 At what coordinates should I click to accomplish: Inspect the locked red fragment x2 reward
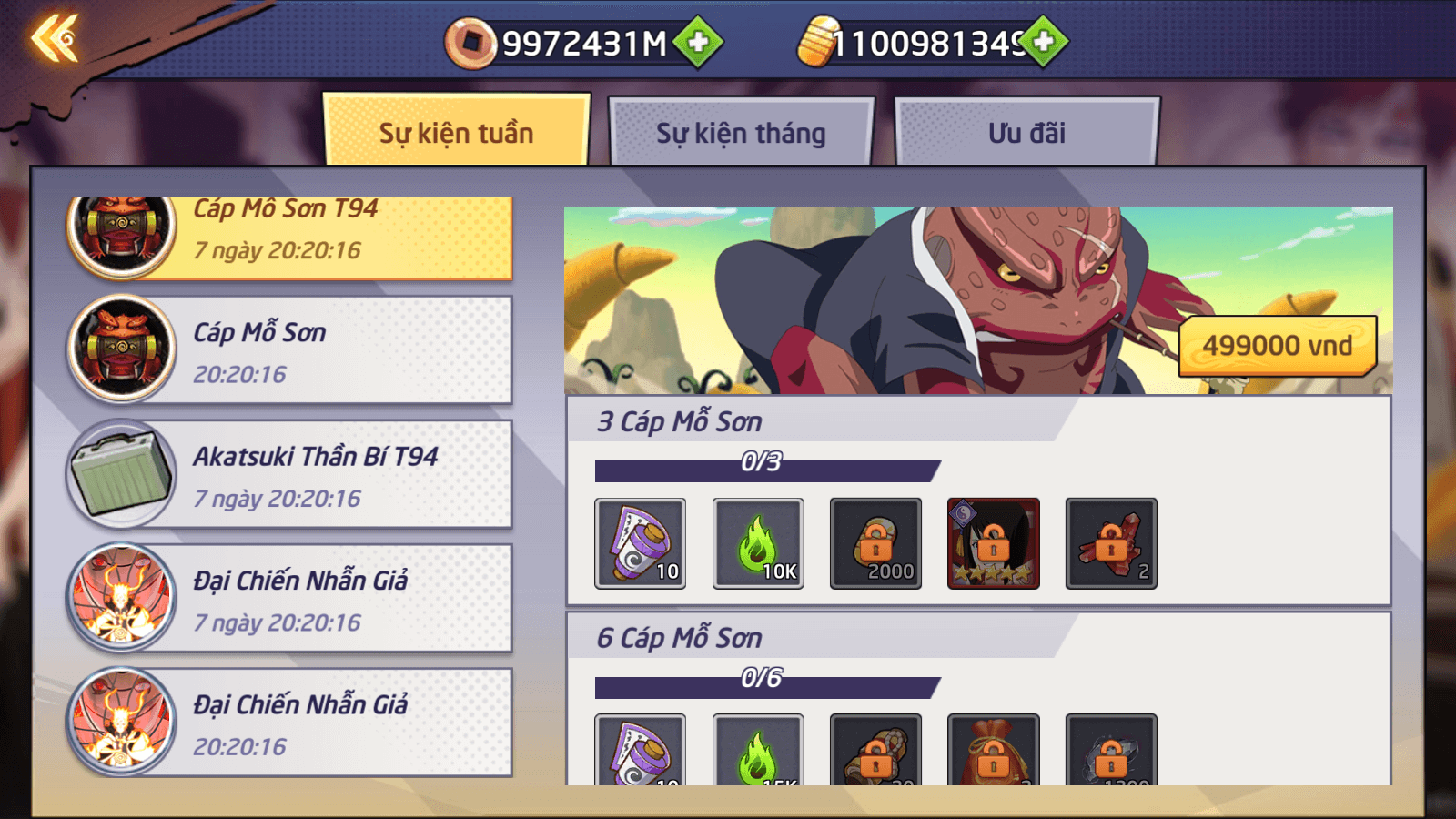tap(1111, 543)
